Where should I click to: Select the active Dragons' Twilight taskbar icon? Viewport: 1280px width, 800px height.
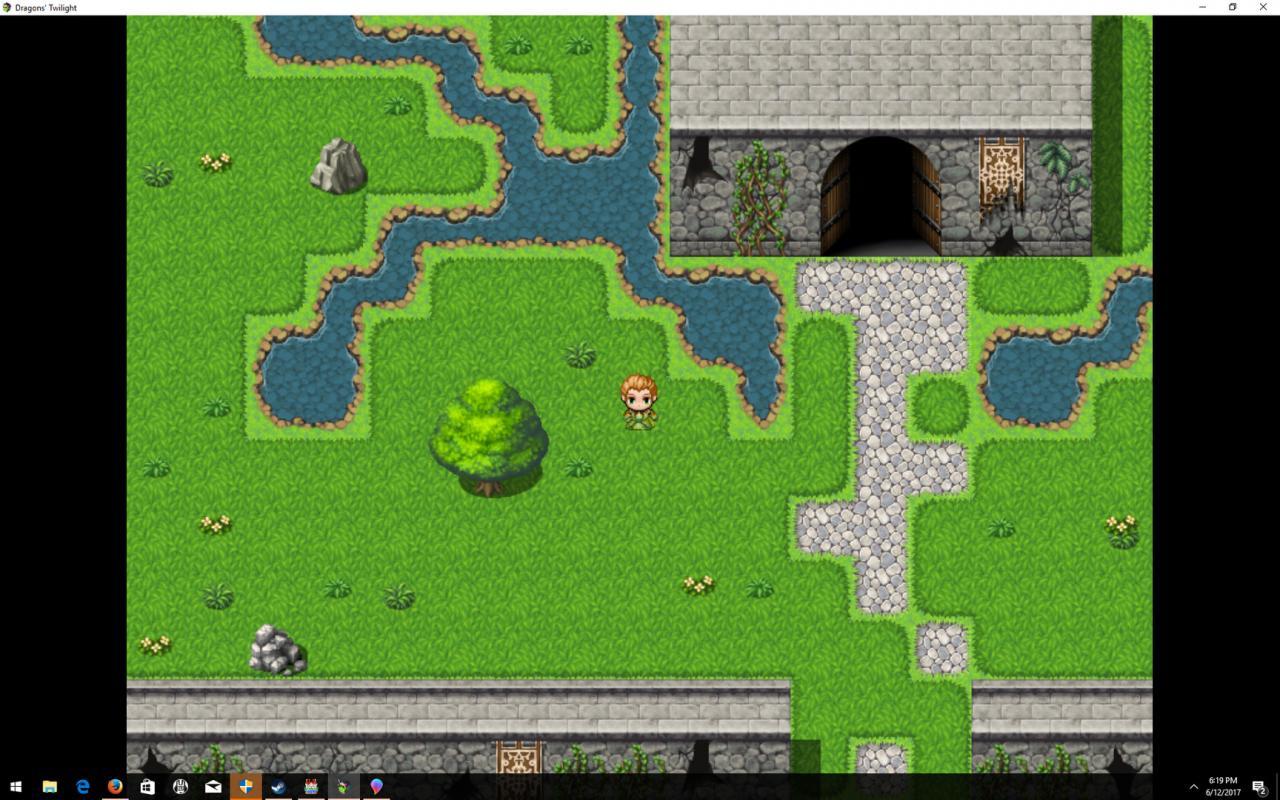[x=246, y=785]
